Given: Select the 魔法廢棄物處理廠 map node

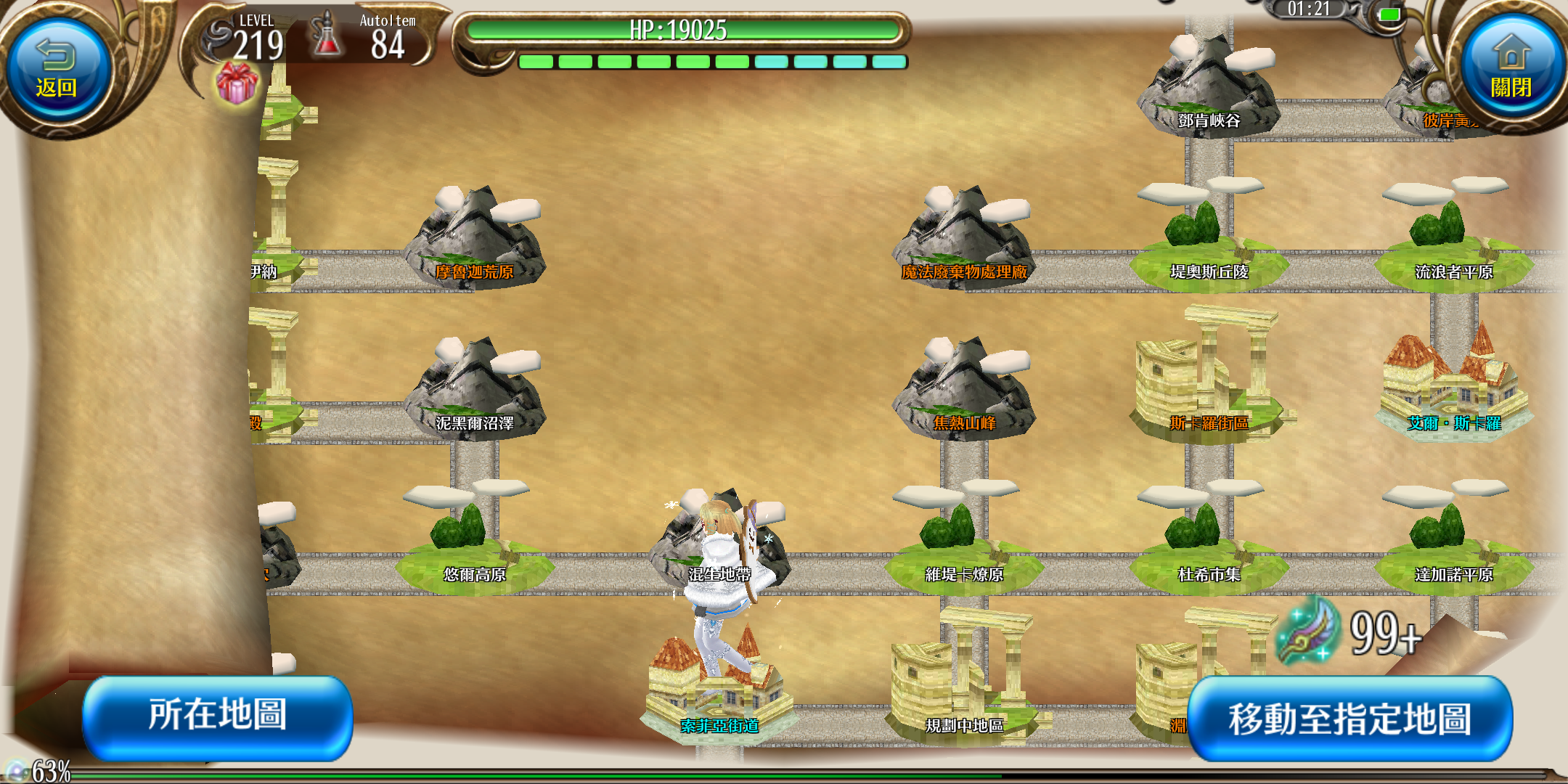Looking at the screenshot, I should pyautogui.click(x=964, y=242).
